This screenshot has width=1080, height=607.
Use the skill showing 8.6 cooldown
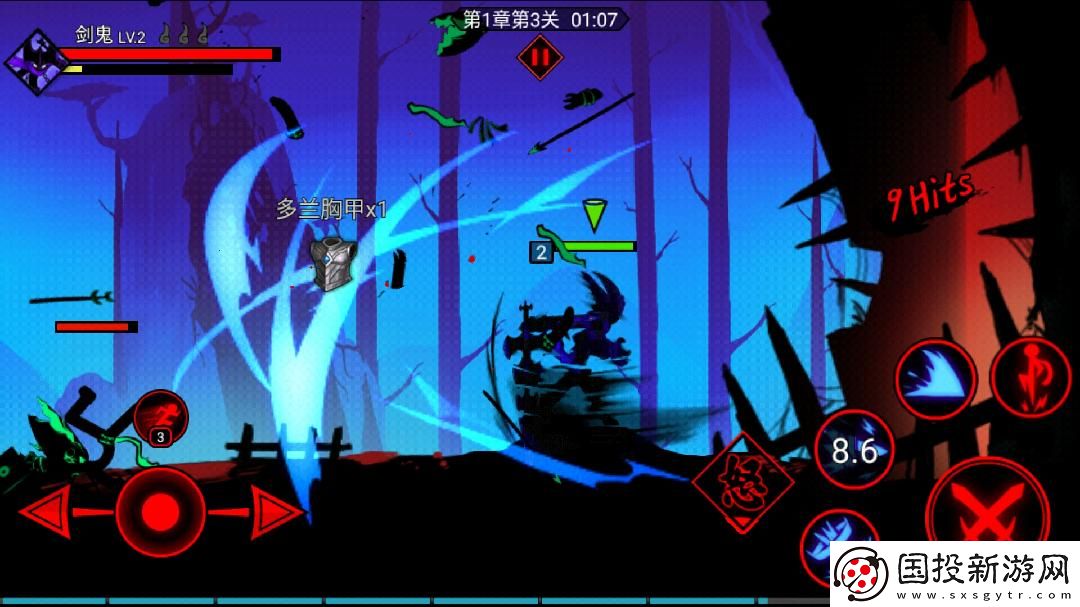coord(855,451)
